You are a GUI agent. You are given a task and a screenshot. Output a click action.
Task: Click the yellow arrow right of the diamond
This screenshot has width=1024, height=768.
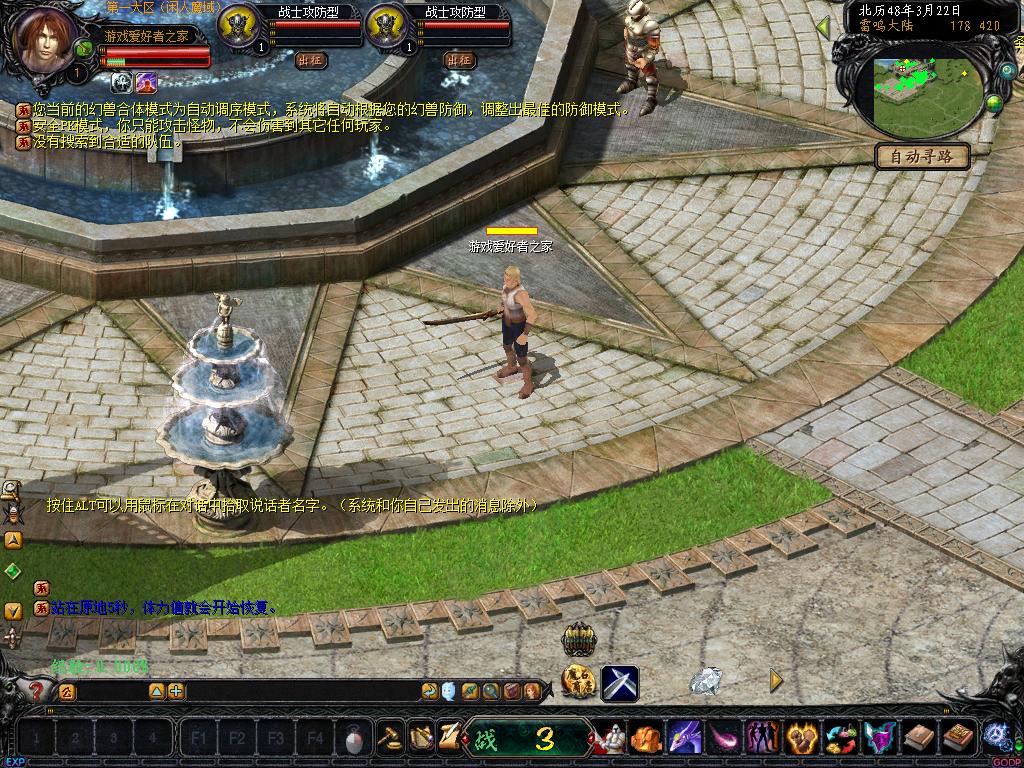pos(775,680)
